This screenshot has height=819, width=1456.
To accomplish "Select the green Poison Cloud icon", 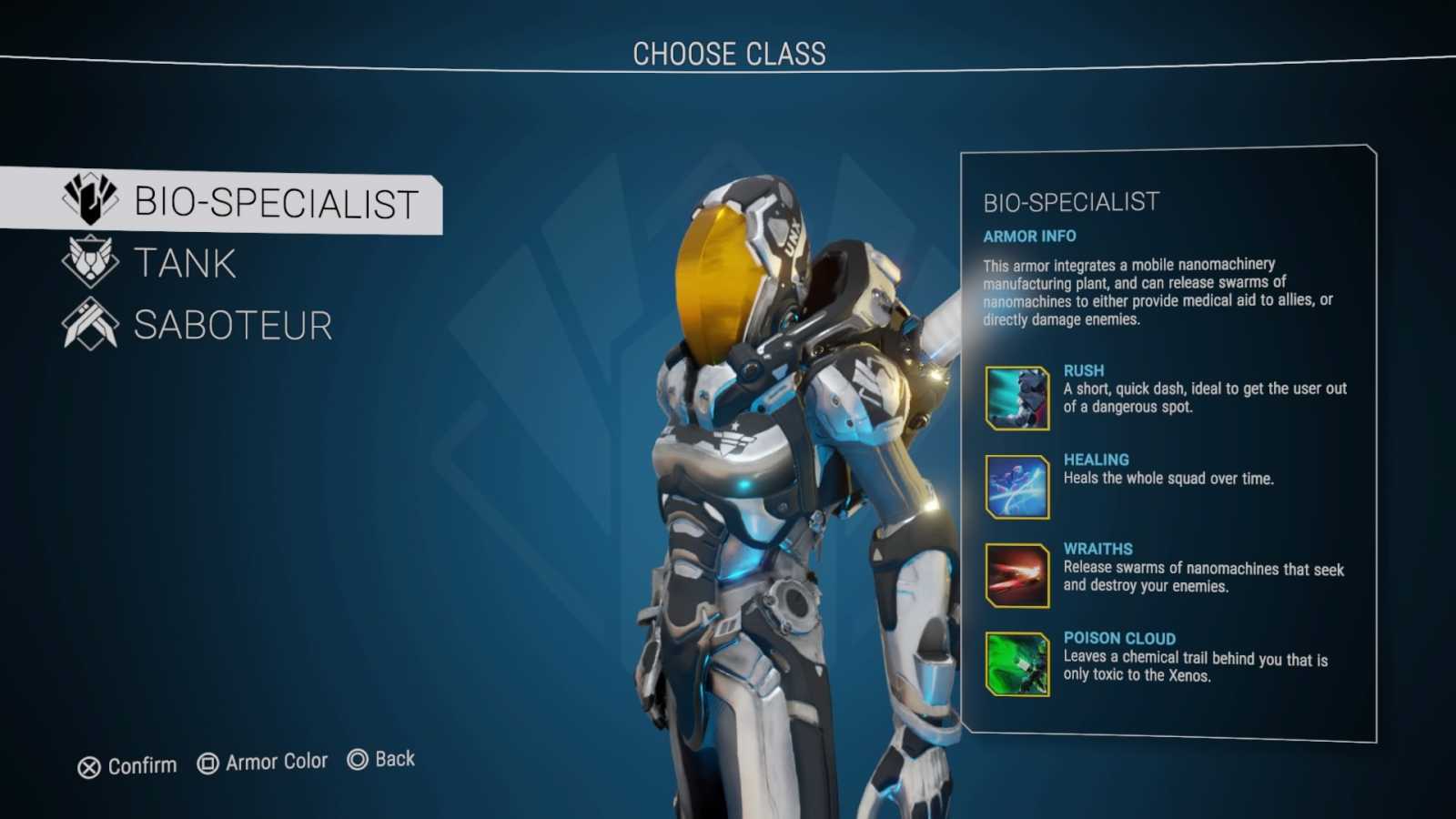I will click(x=1016, y=664).
